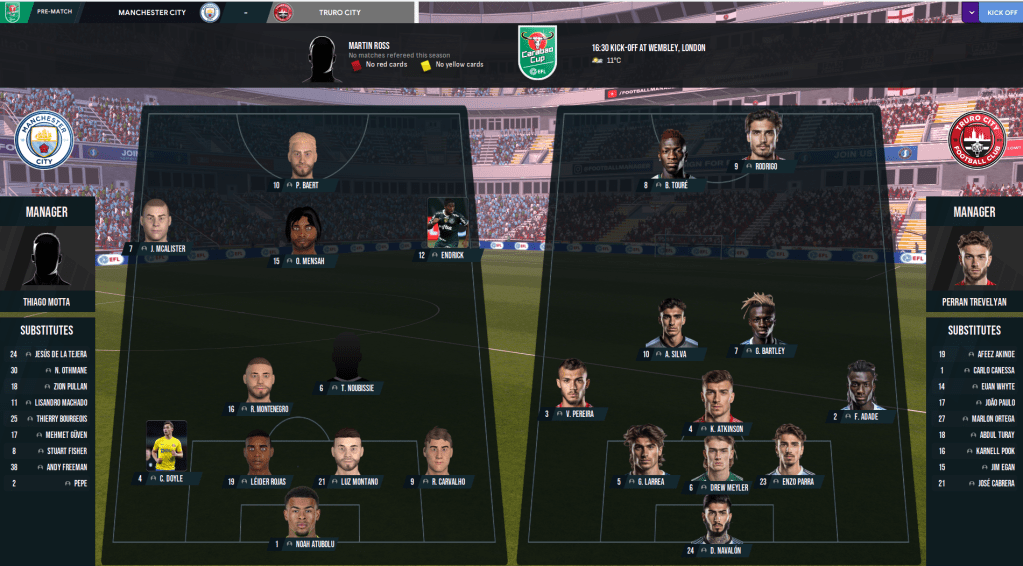Open the Manchester City club badge

click(46, 139)
